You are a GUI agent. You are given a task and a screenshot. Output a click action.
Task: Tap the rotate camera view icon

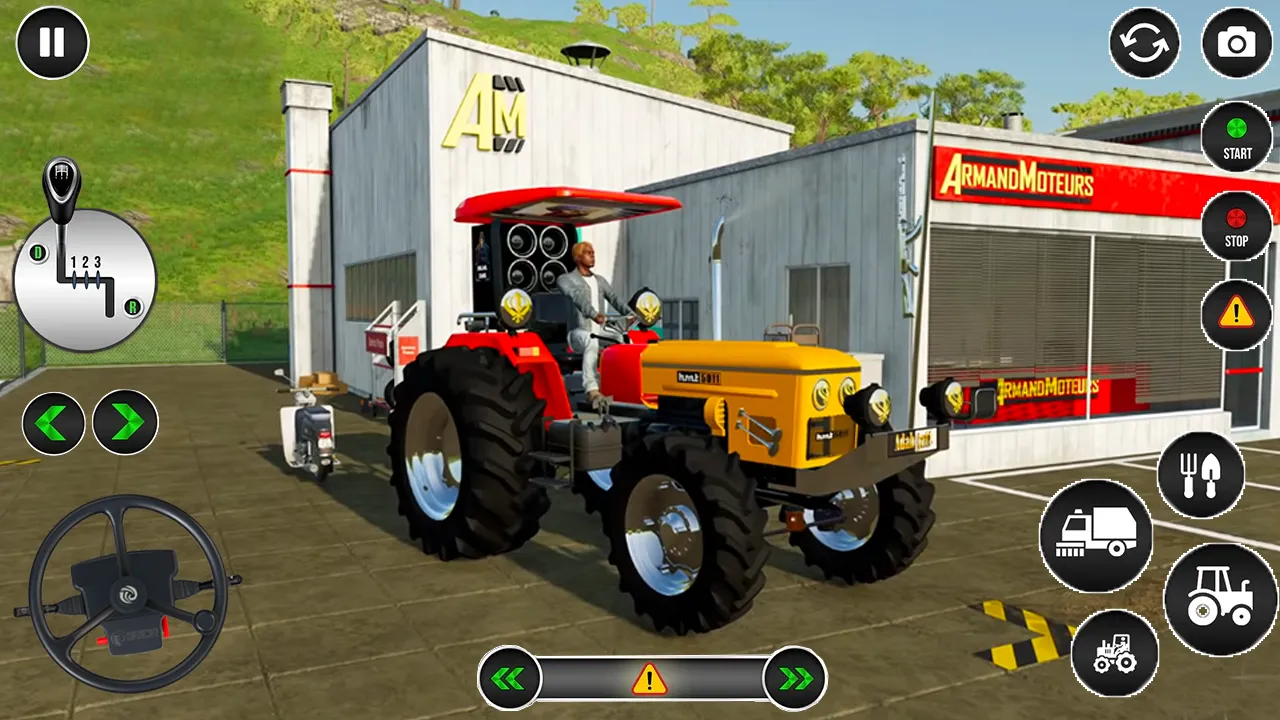[1146, 43]
